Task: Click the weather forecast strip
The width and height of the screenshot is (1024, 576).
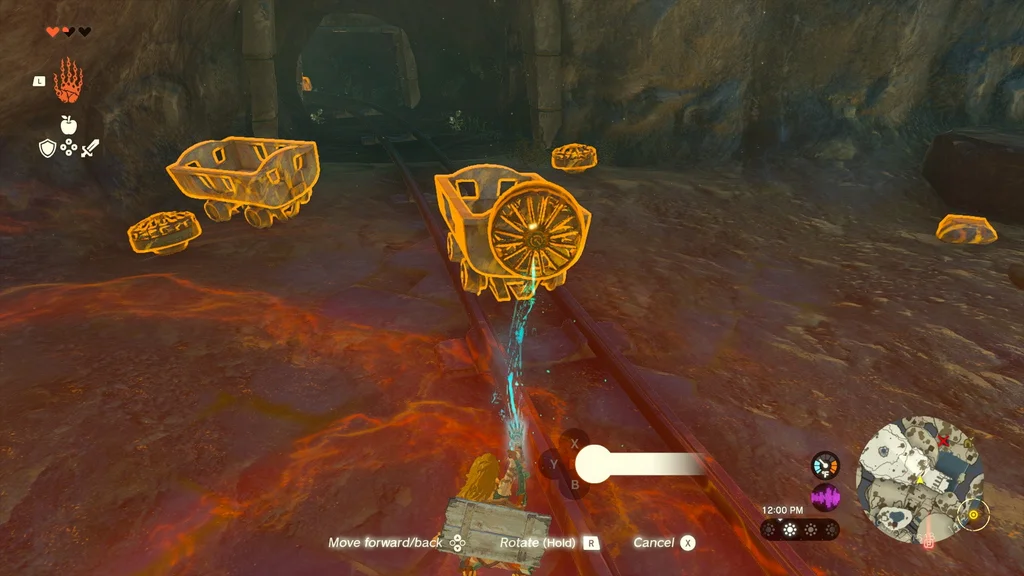Action: 799,530
